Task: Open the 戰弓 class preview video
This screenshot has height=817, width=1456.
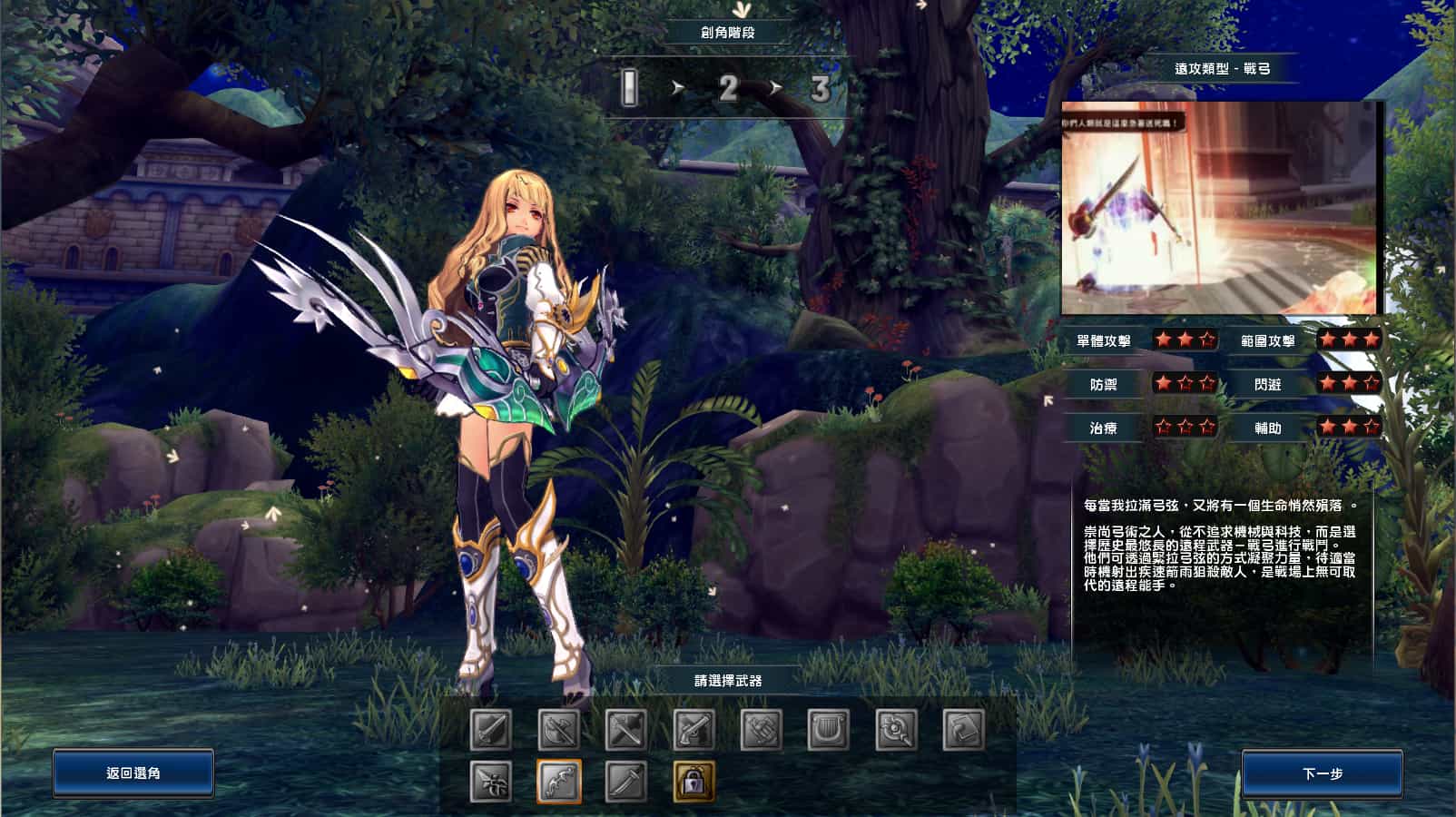Action: tap(1221, 207)
